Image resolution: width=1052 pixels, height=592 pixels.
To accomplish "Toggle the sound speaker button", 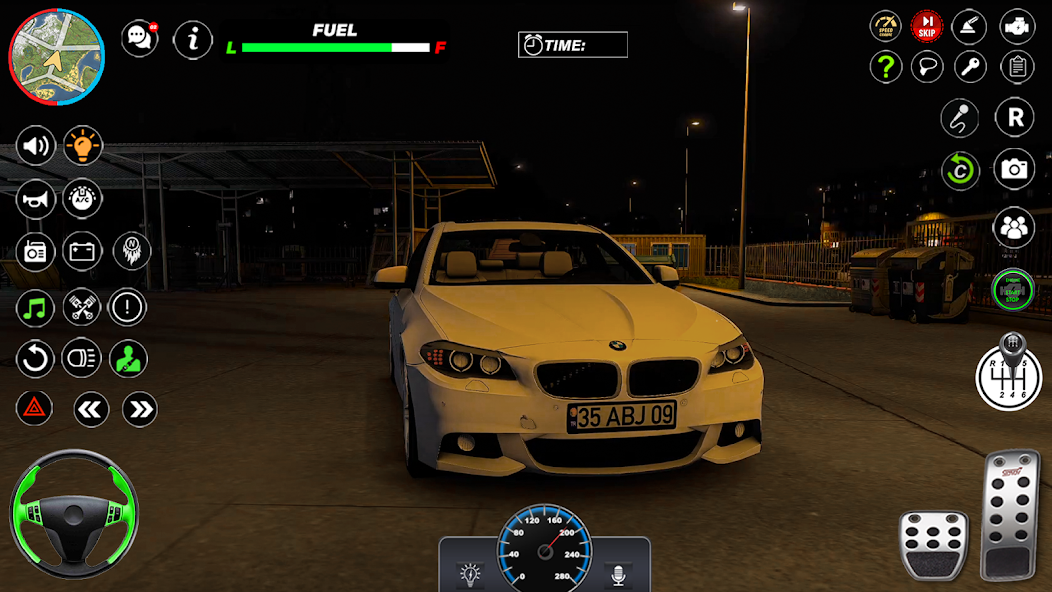I will point(36,147).
